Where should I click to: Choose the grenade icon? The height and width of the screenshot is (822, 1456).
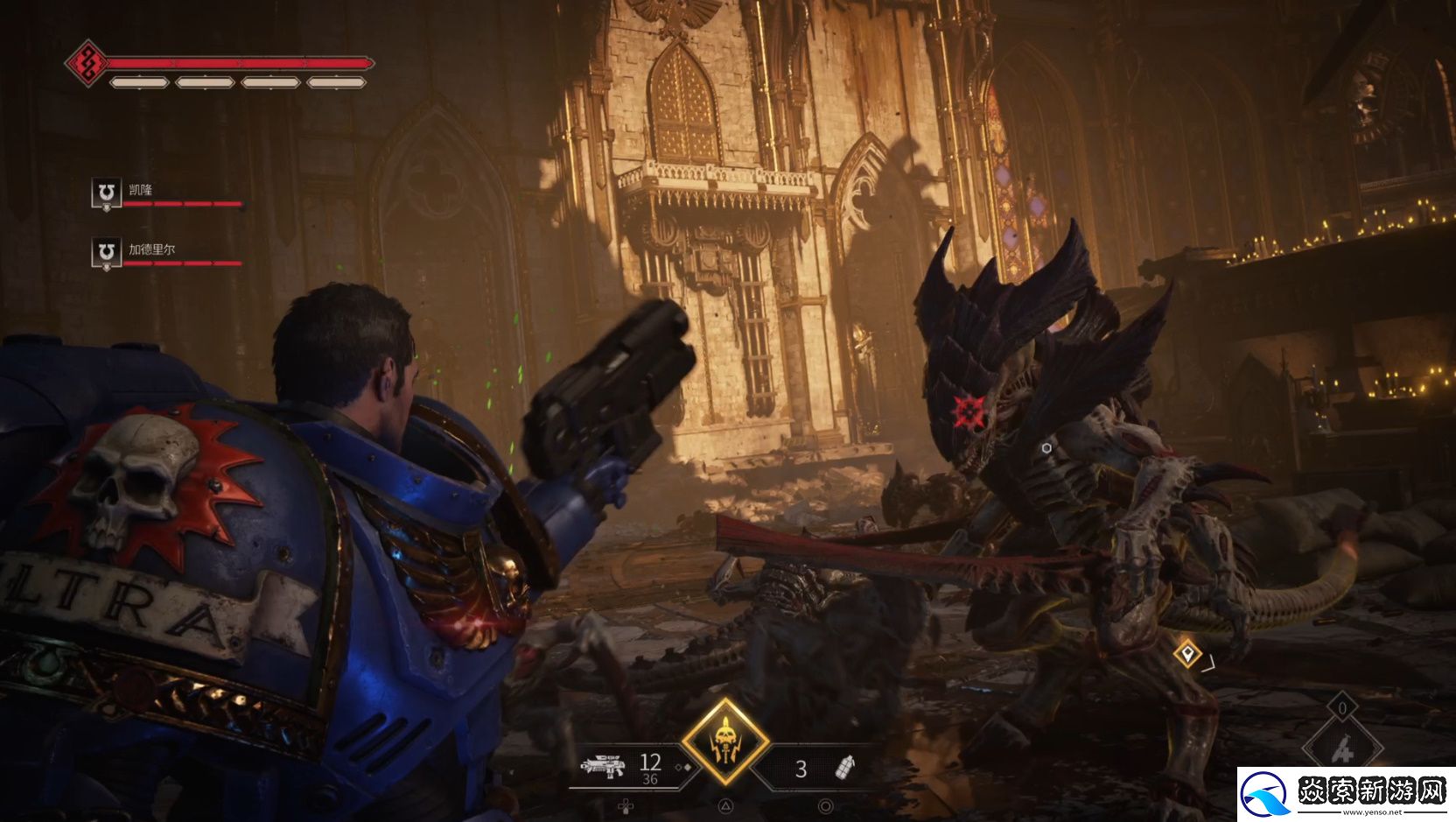[x=845, y=768]
